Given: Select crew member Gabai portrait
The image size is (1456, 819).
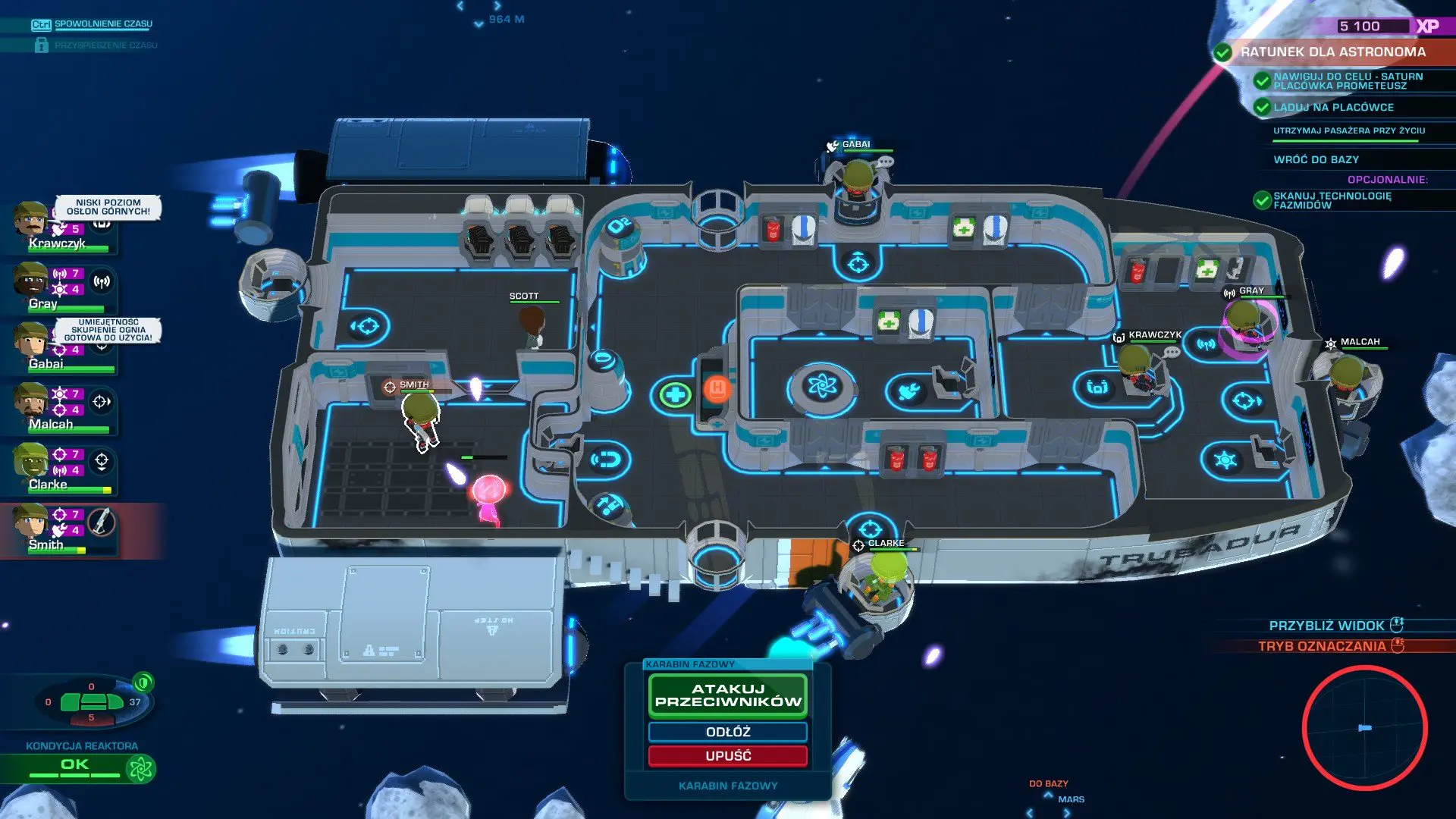Looking at the screenshot, I should [30, 341].
